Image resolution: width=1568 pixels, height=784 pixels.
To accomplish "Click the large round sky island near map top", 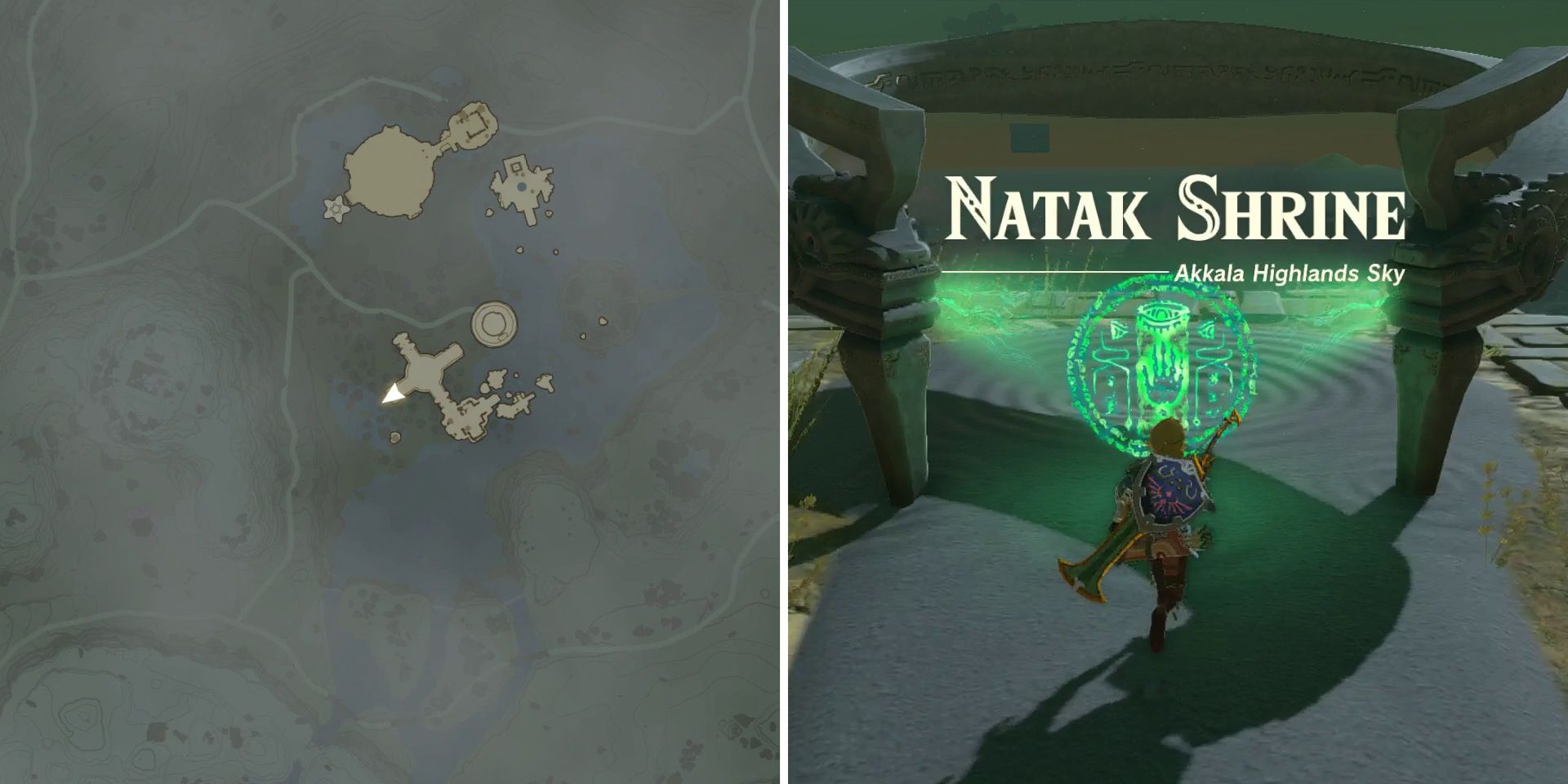I will [390, 173].
